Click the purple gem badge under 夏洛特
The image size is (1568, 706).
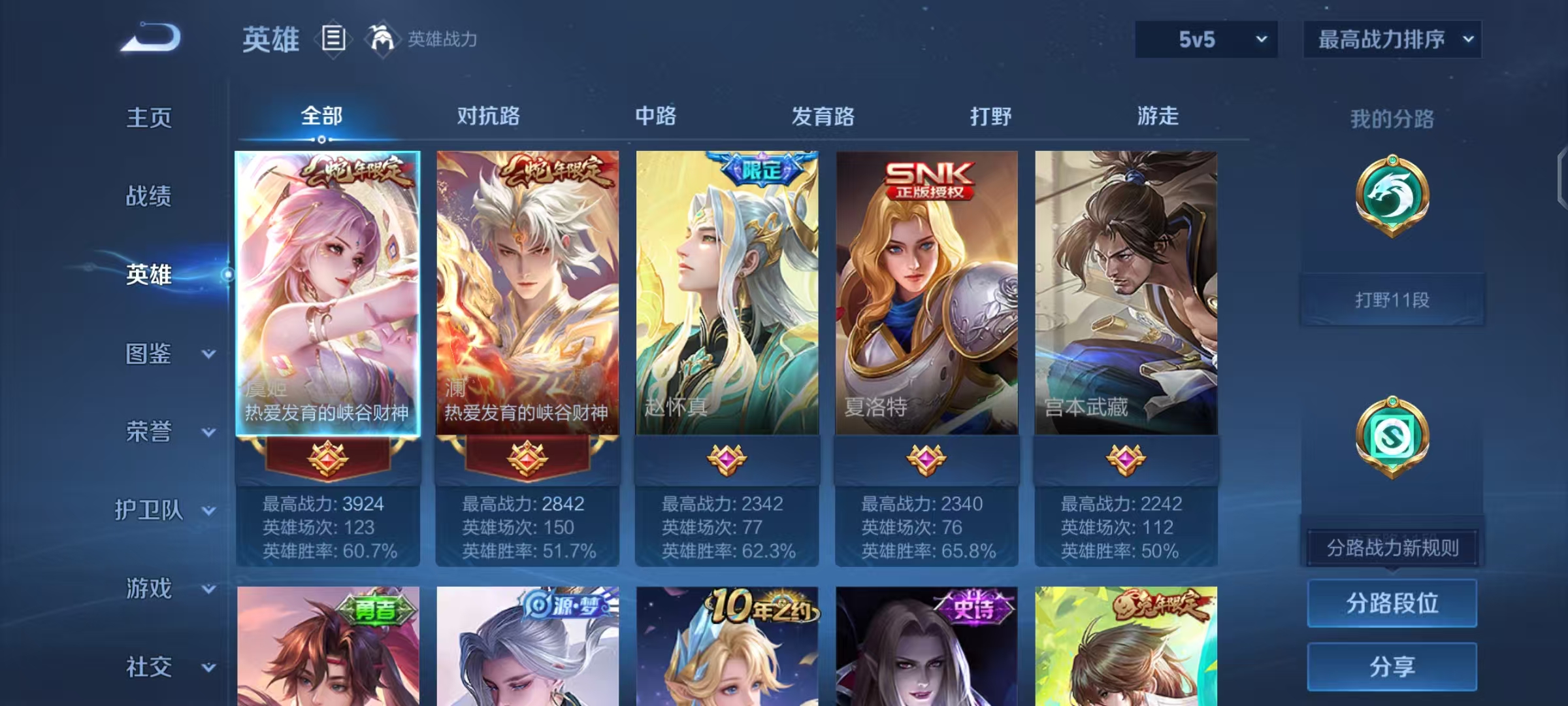pos(928,460)
